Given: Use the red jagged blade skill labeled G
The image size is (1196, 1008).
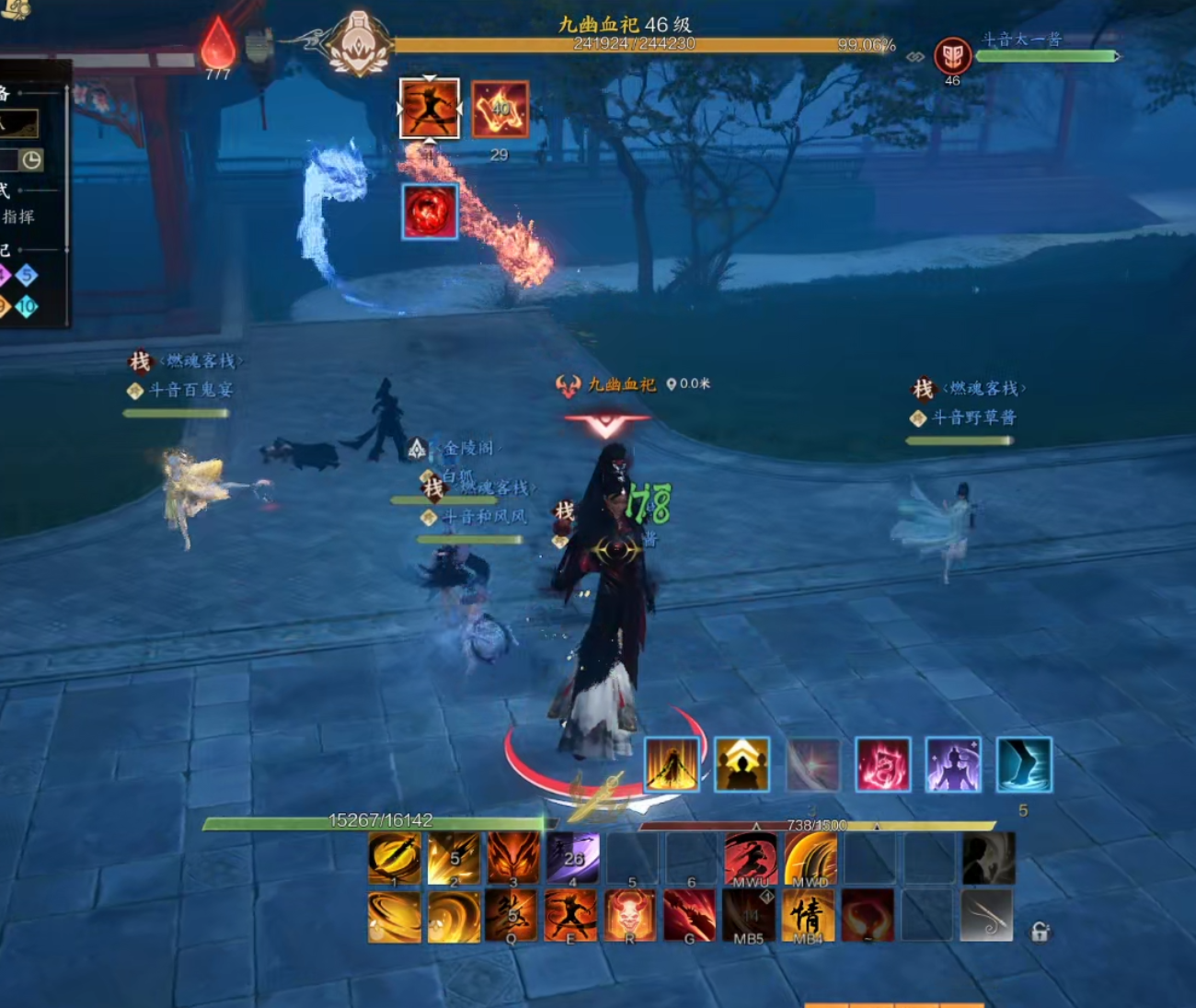Looking at the screenshot, I should (x=690, y=915).
